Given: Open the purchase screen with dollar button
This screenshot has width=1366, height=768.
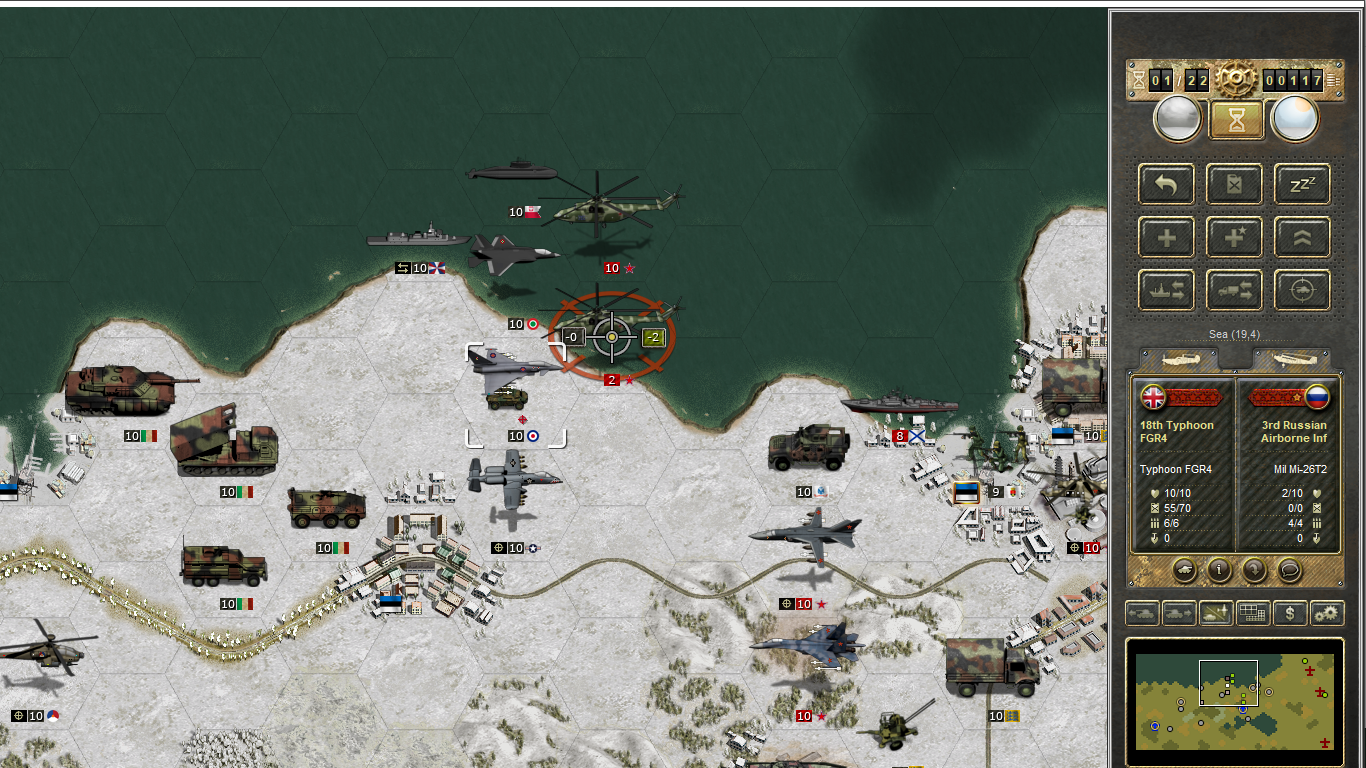Looking at the screenshot, I should [x=1290, y=613].
